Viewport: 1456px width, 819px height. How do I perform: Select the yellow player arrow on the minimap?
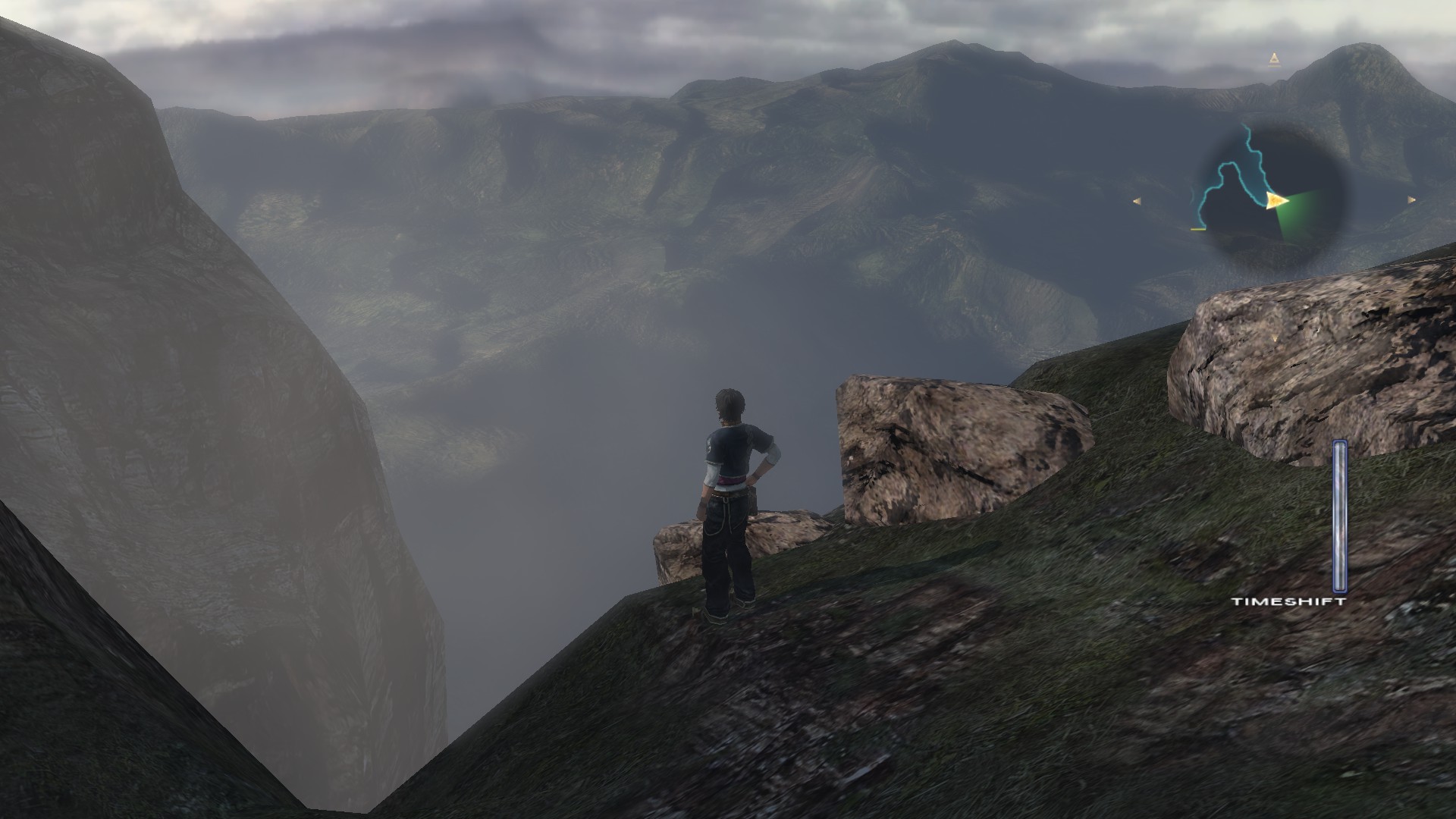[x=1275, y=200]
